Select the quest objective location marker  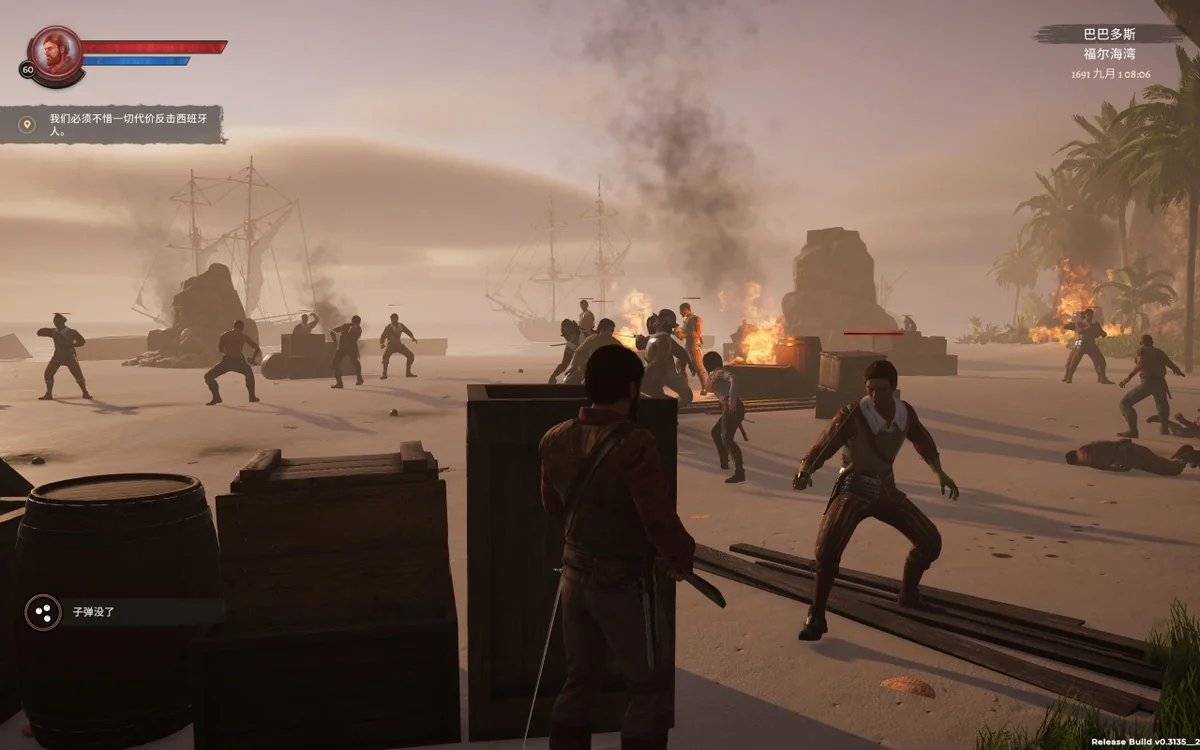[28, 124]
